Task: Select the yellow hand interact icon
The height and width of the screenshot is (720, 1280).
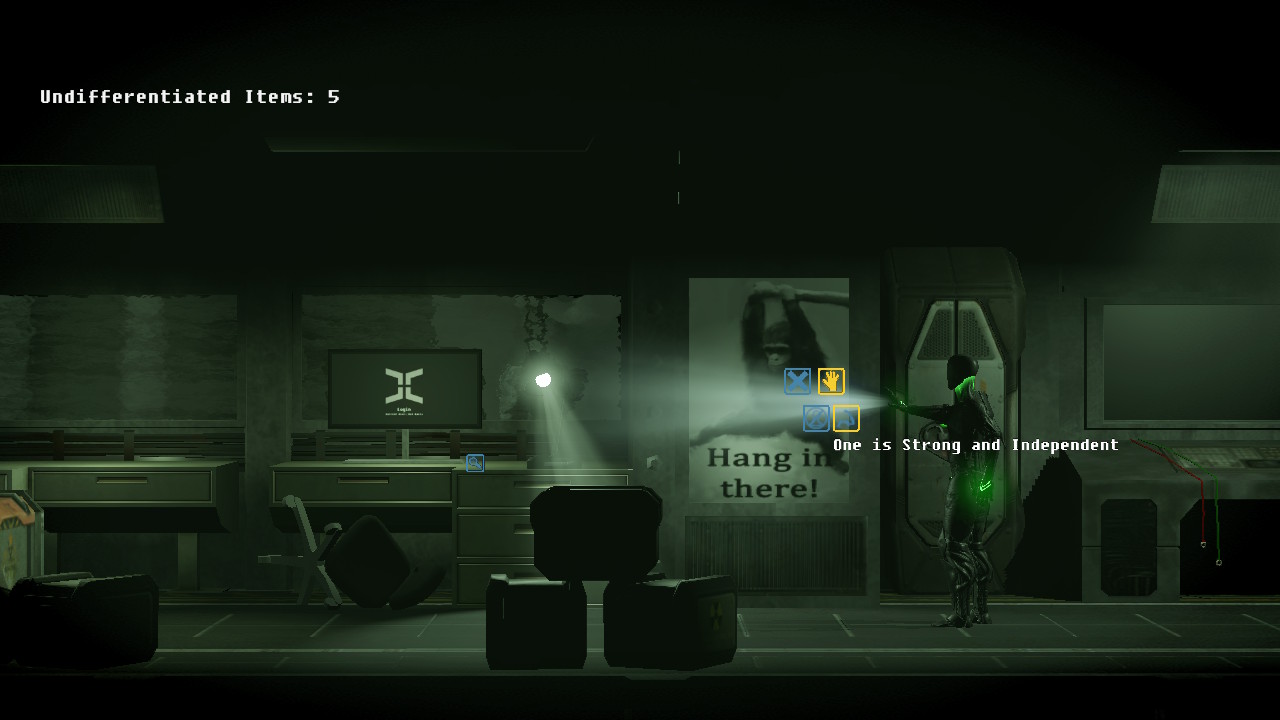Action: point(831,381)
